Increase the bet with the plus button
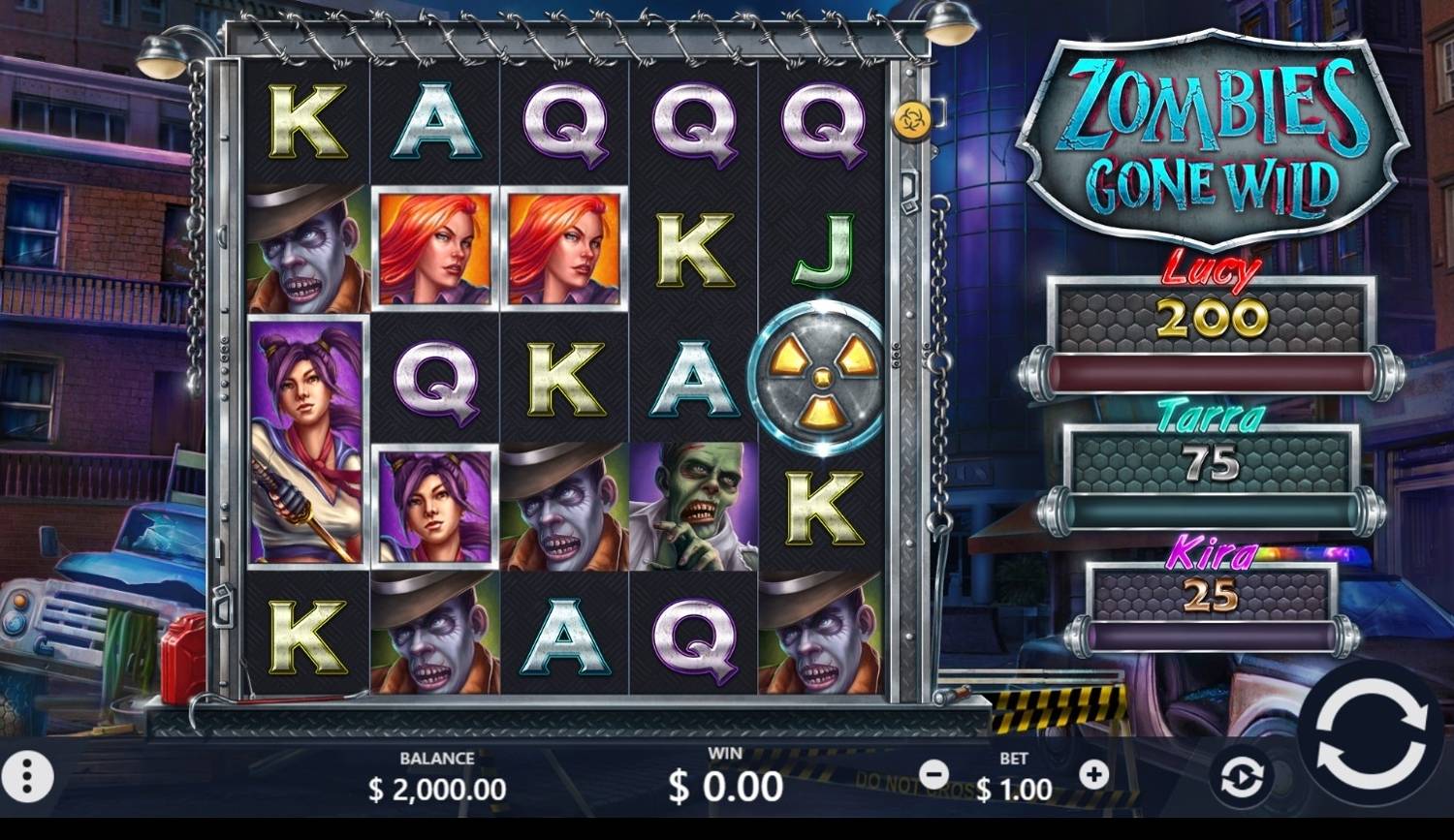 point(1093,773)
